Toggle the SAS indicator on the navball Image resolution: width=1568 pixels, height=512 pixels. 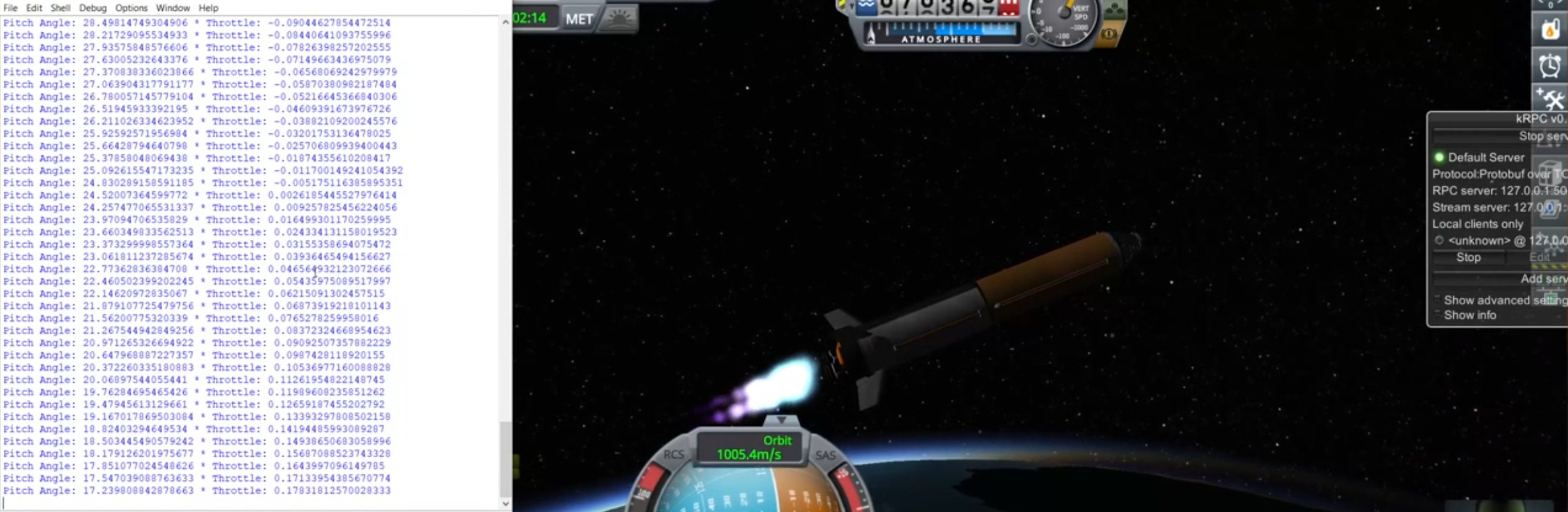coord(826,455)
